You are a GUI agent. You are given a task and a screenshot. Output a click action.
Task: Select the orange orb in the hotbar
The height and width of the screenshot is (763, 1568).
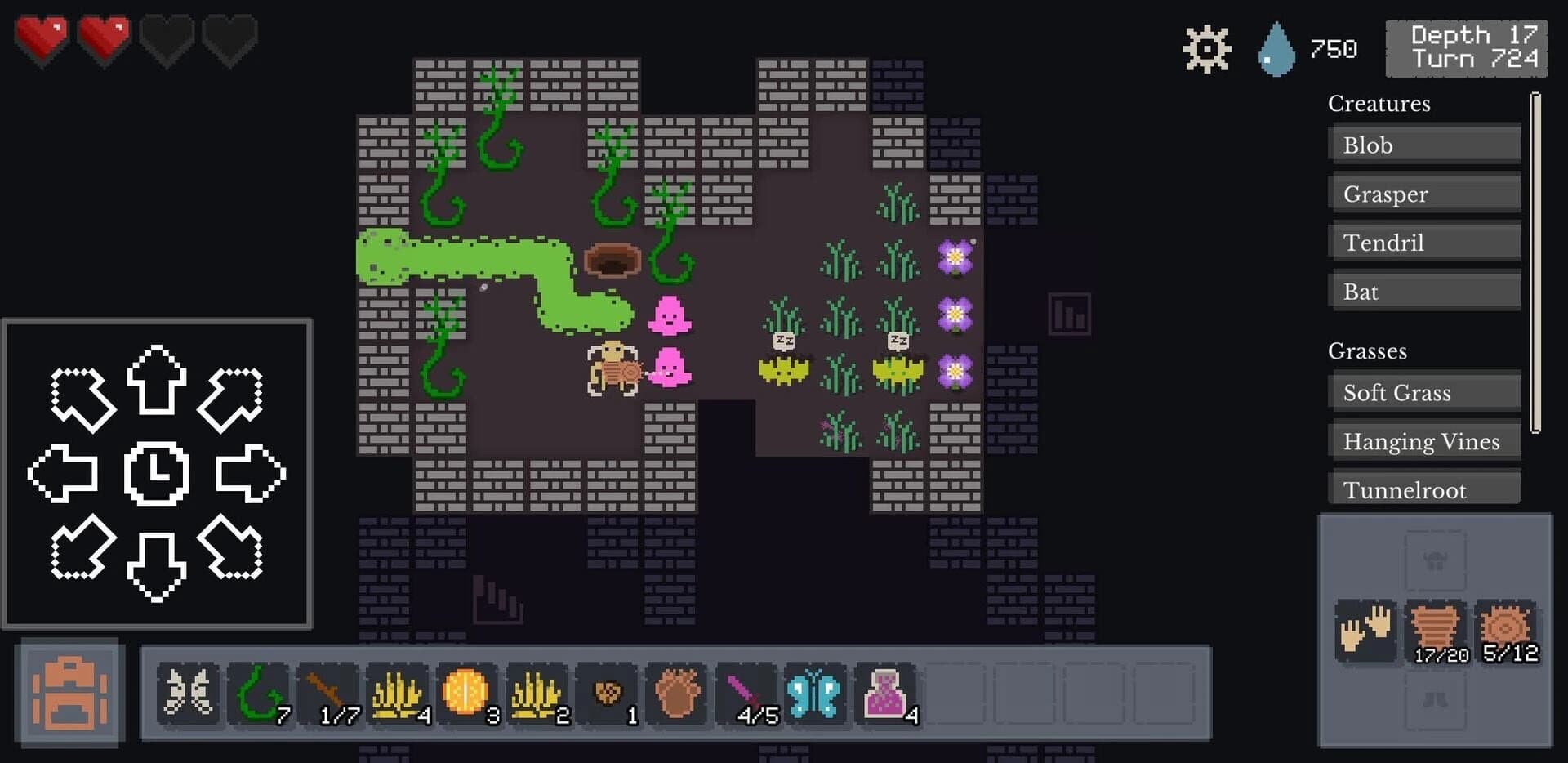pyautogui.click(x=467, y=694)
